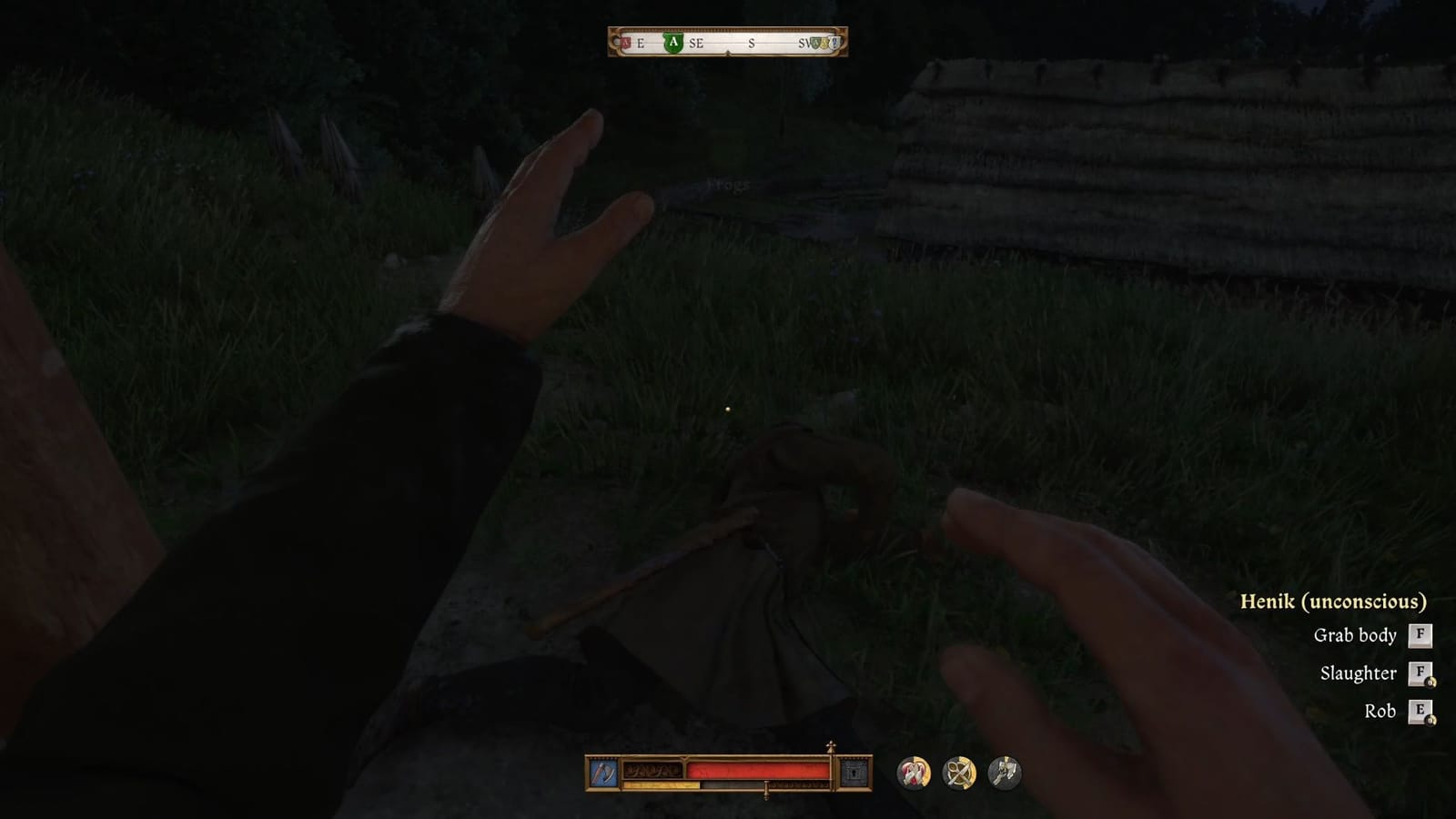Choose Slaughter from the interaction menu
Screen dimensions: 1456x819
1360,673
